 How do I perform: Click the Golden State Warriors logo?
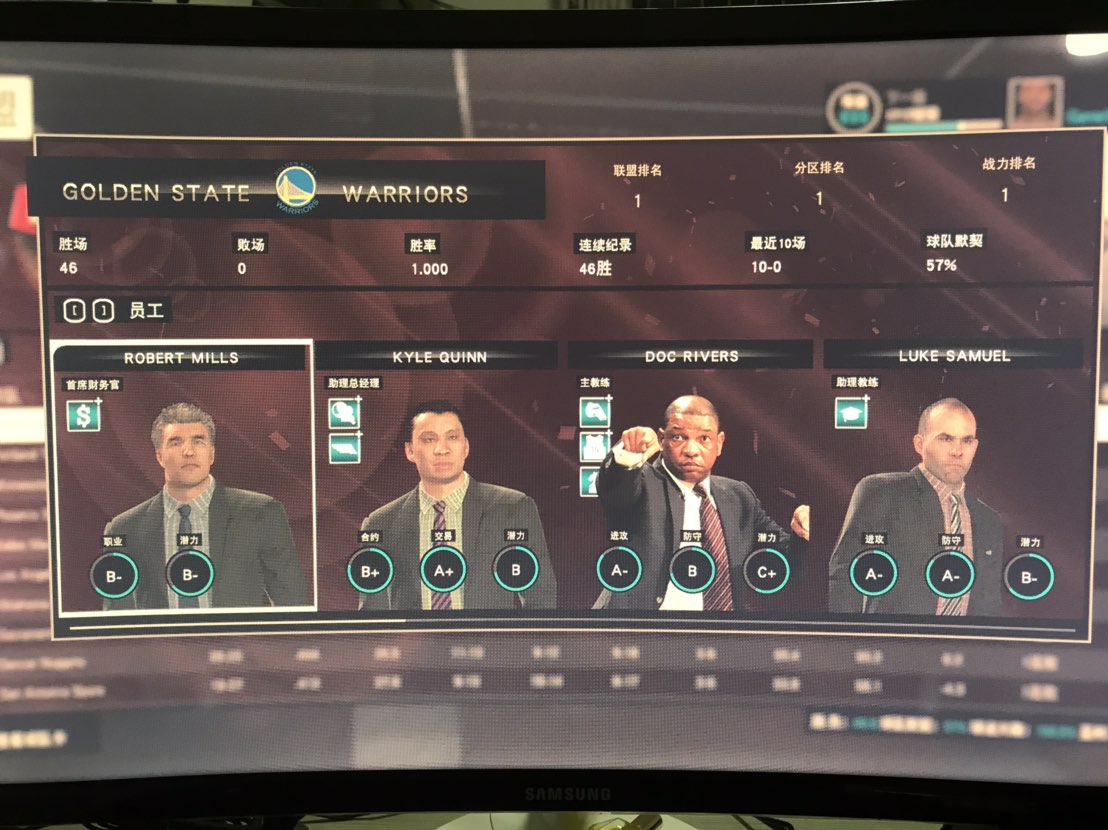coord(296,190)
